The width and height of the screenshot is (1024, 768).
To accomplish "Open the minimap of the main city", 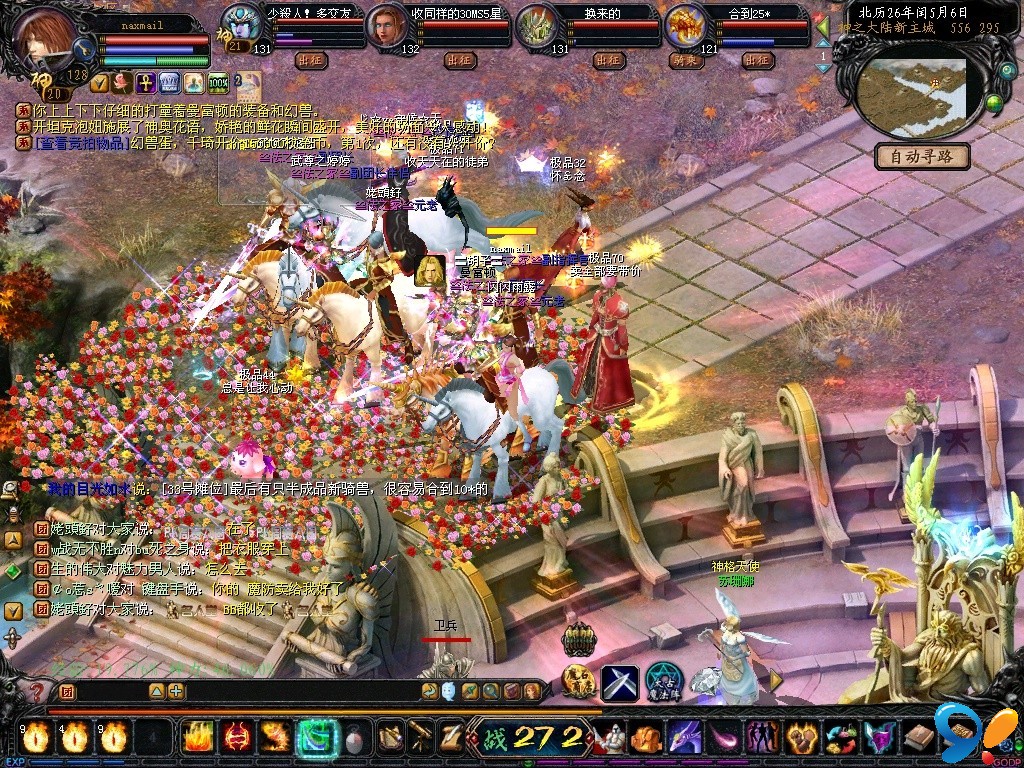I will point(915,97).
